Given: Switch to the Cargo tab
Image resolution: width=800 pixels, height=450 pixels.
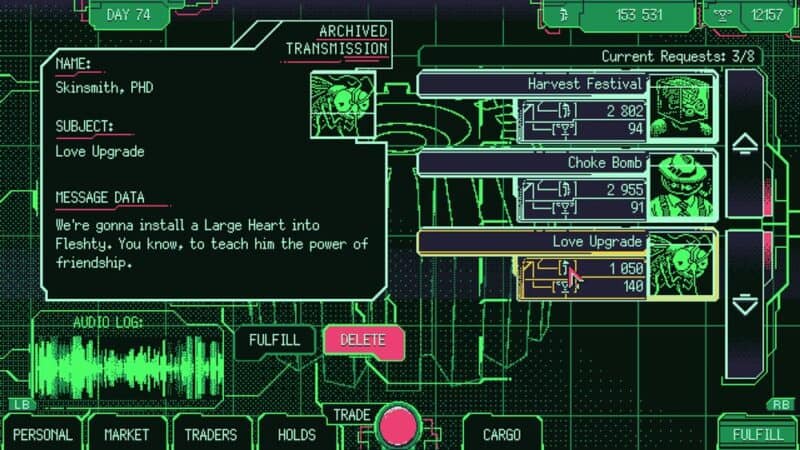Looking at the screenshot, I should (x=501, y=434).
